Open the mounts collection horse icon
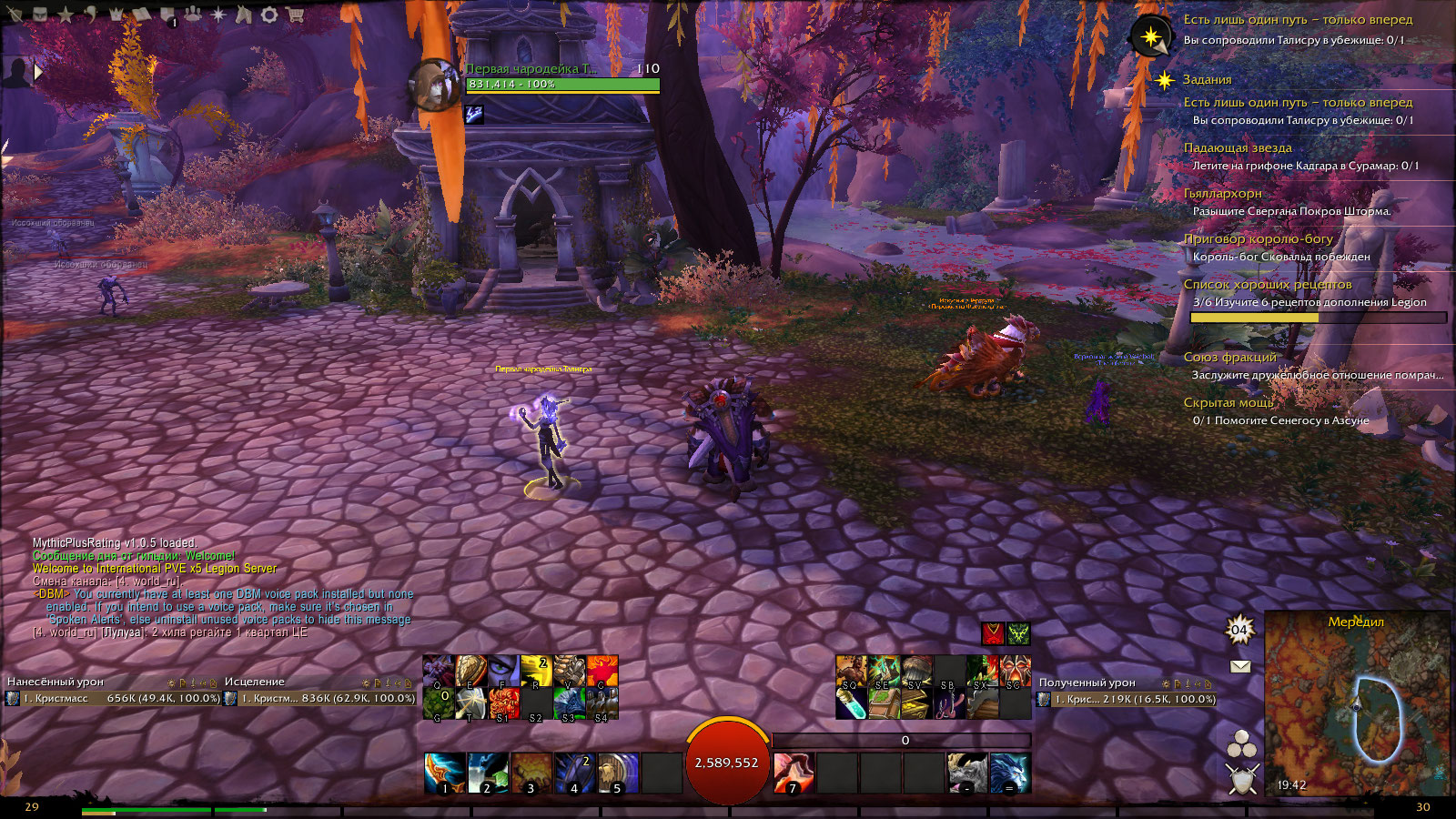The image size is (1456, 819). (x=243, y=15)
